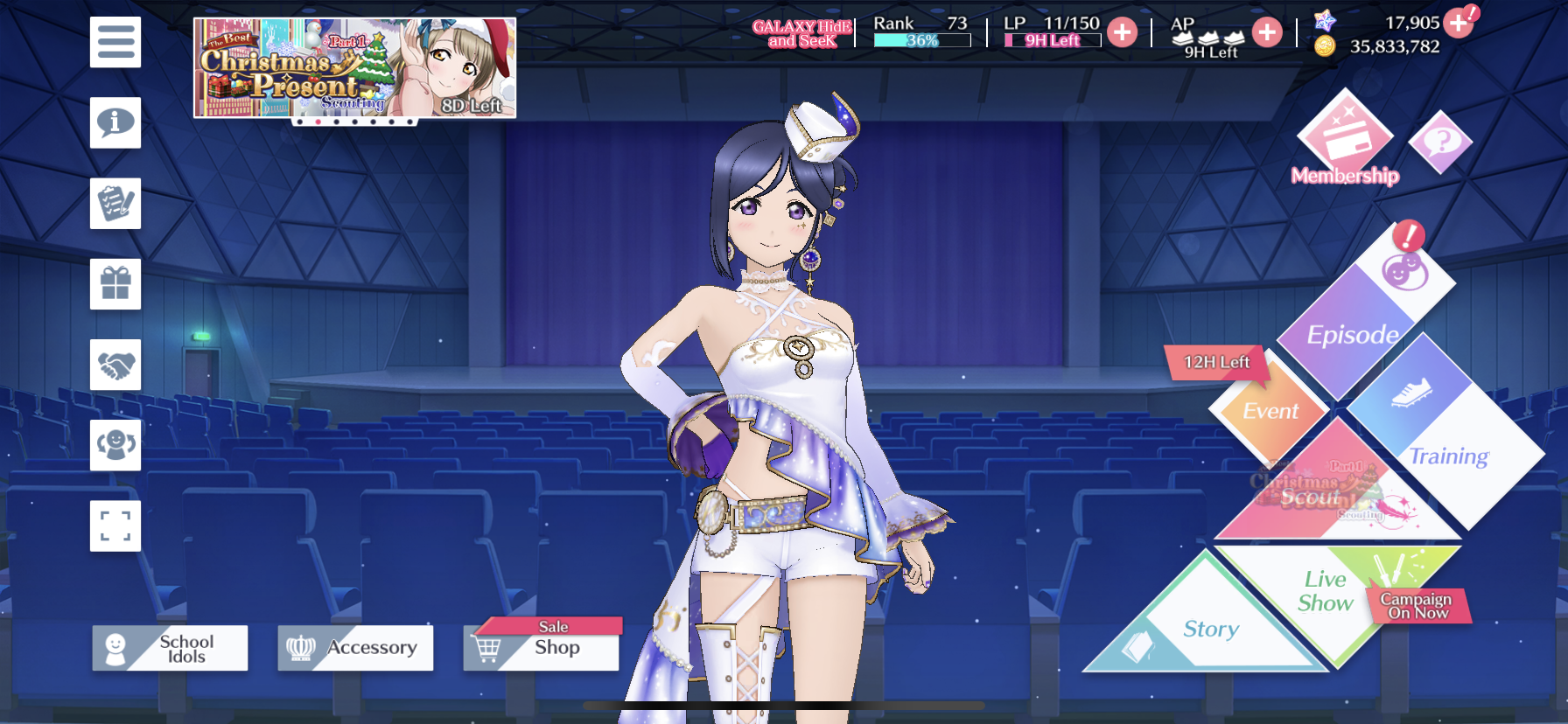Image resolution: width=1568 pixels, height=724 pixels.
Task: Open the Episode menu
Action: (1352, 333)
